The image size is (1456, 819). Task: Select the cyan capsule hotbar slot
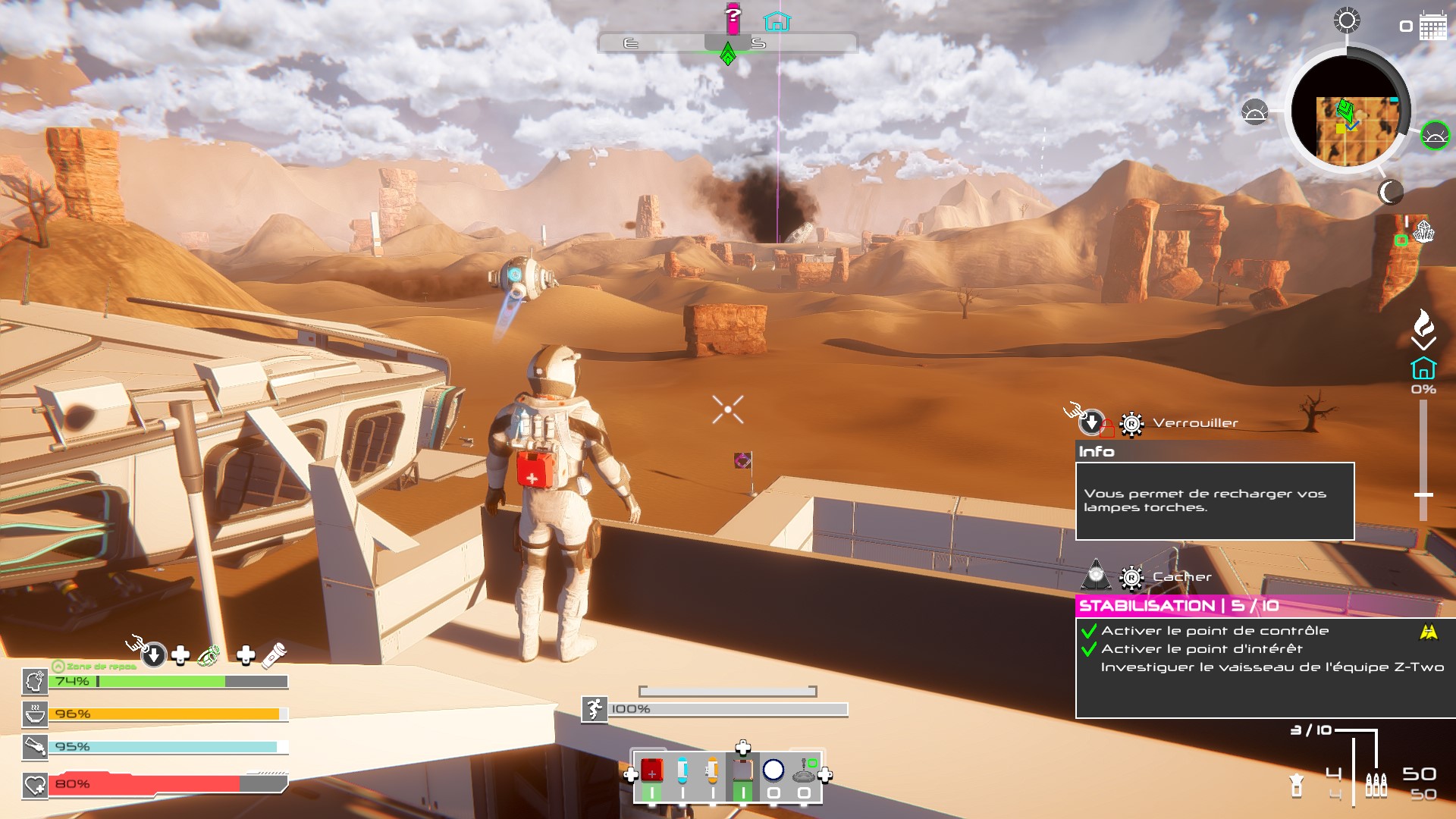point(682,771)
